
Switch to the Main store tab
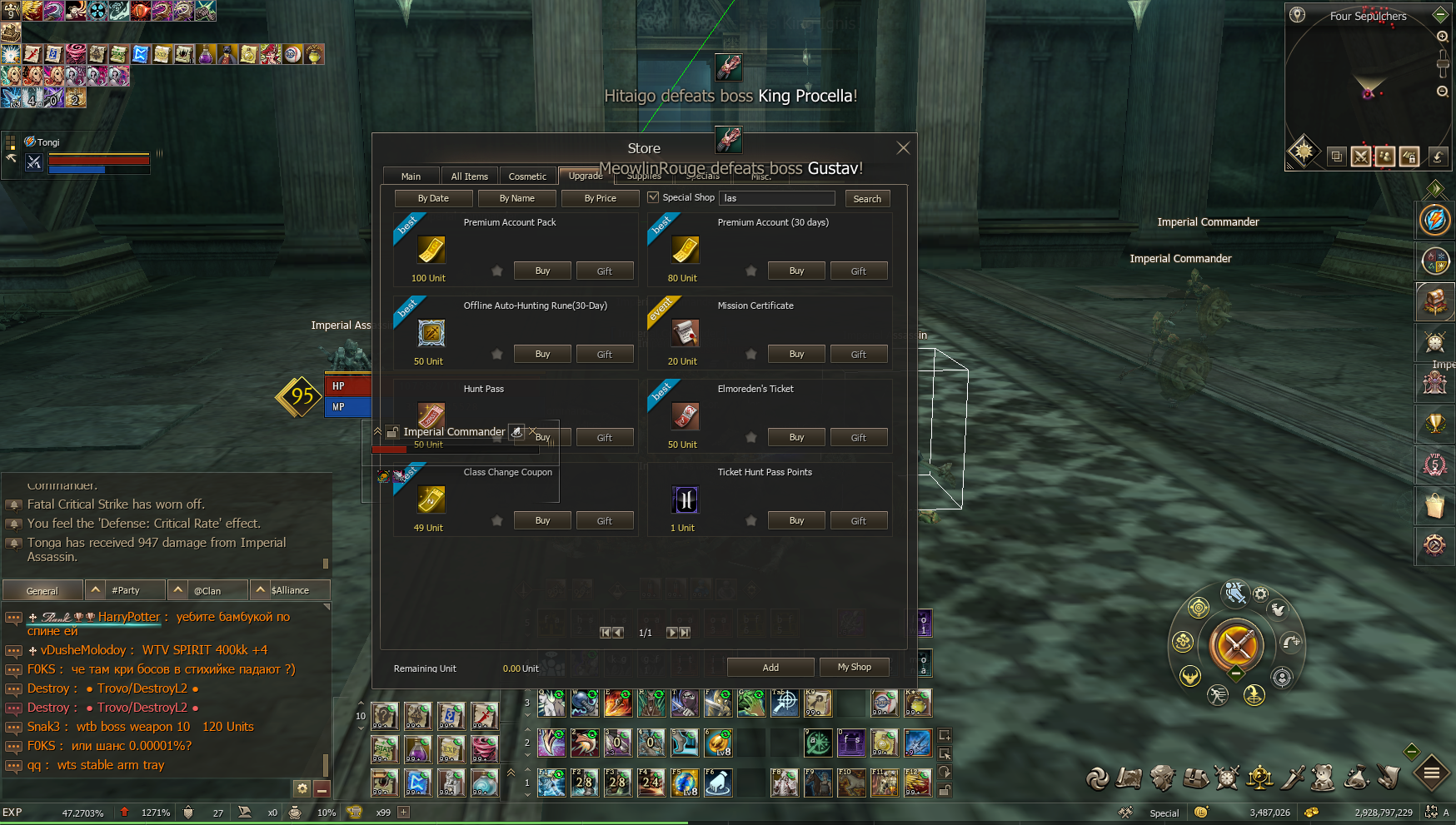(411, 176)
